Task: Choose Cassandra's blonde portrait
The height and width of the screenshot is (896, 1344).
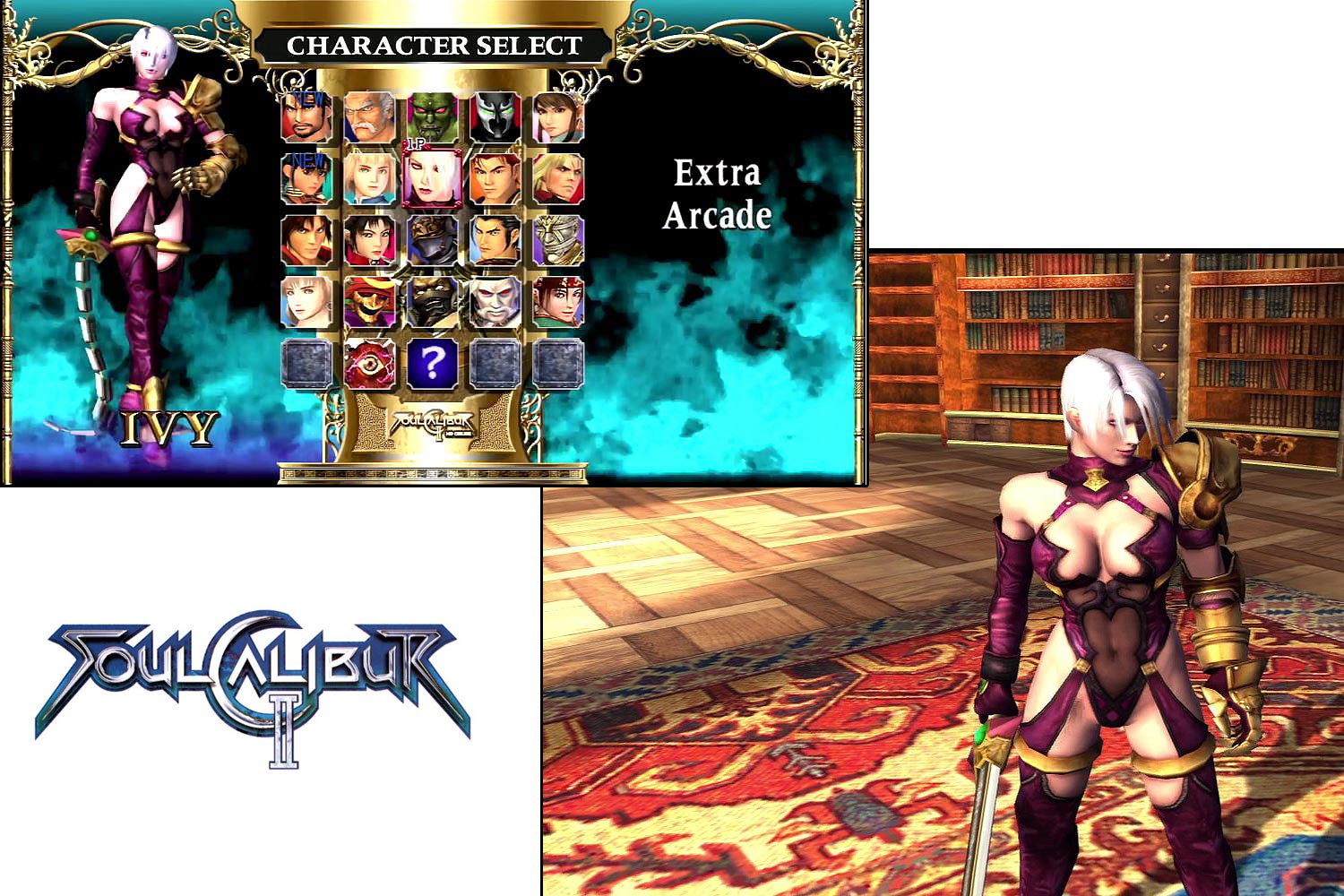Action: point(369,177)
